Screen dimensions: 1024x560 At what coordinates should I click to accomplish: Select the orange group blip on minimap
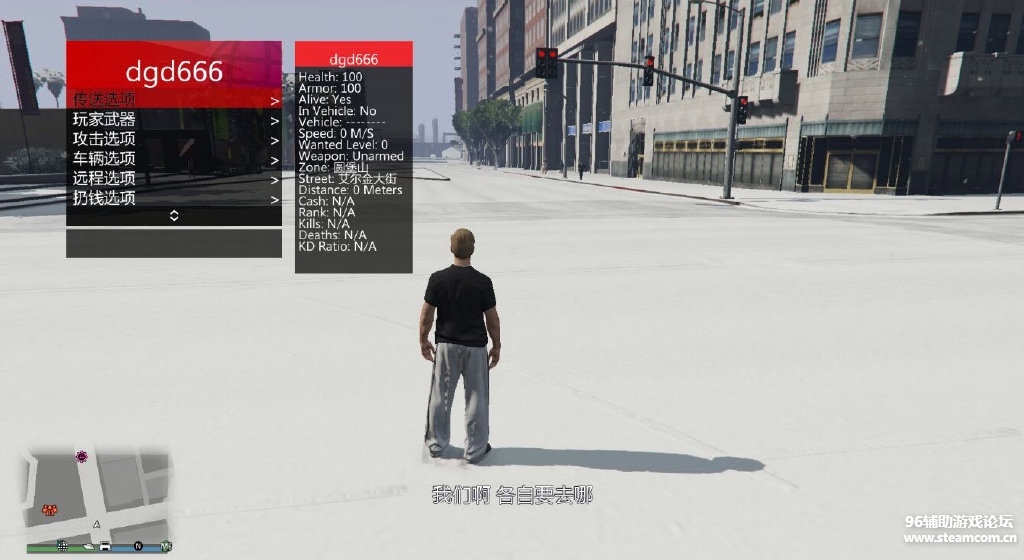coord(48,510)
